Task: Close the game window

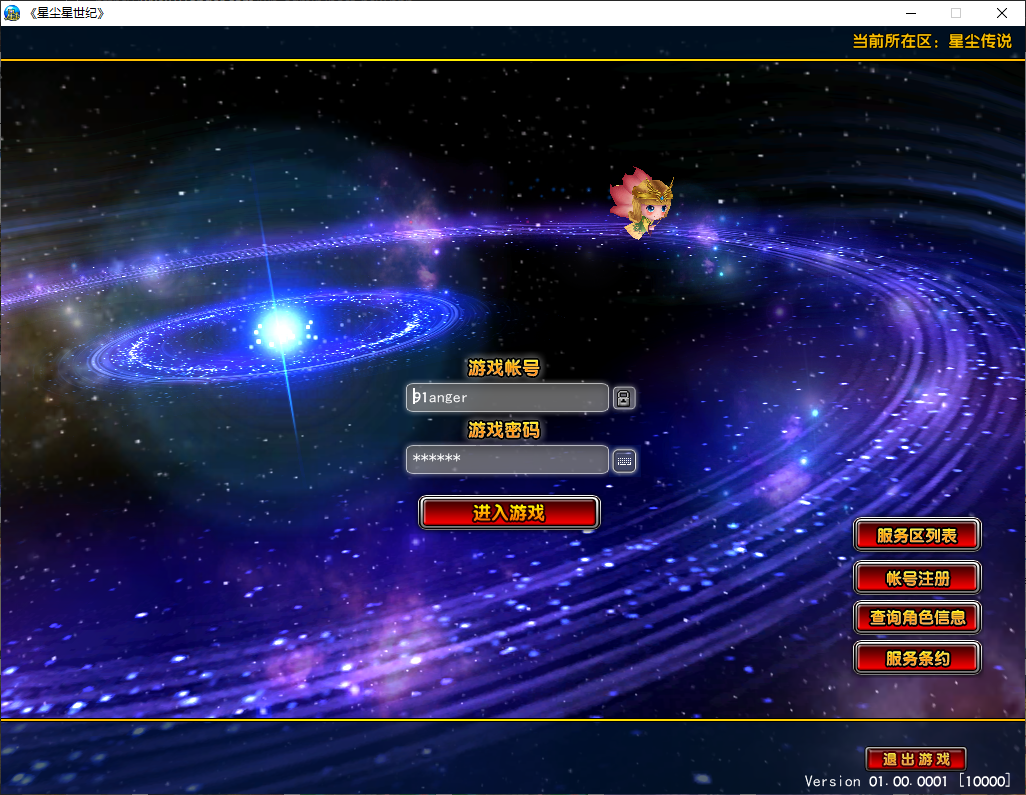Action: point(1002,13)
